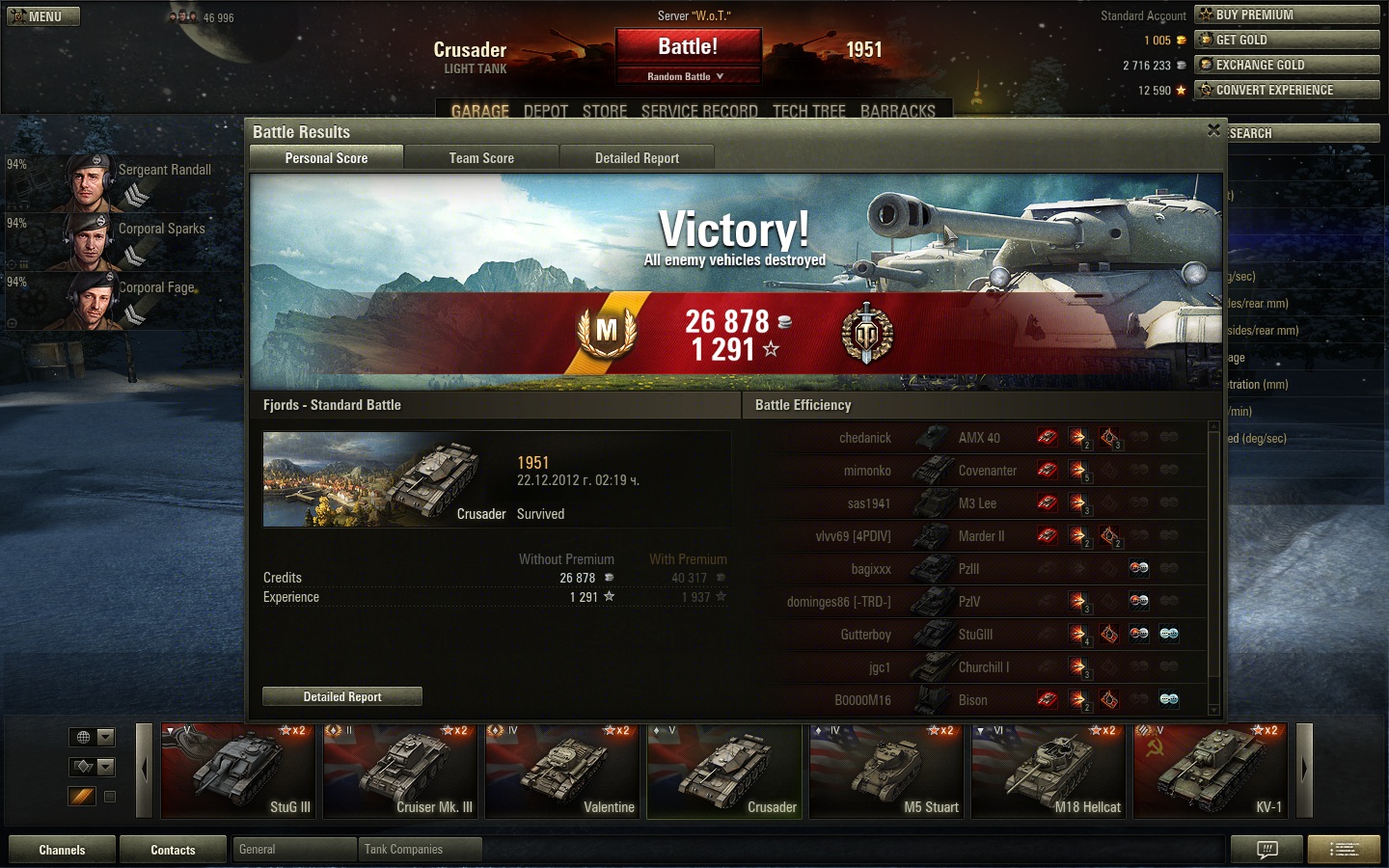Open the BARRACKS section
This screenshot has width=1389, height=868.
[897, 111]
